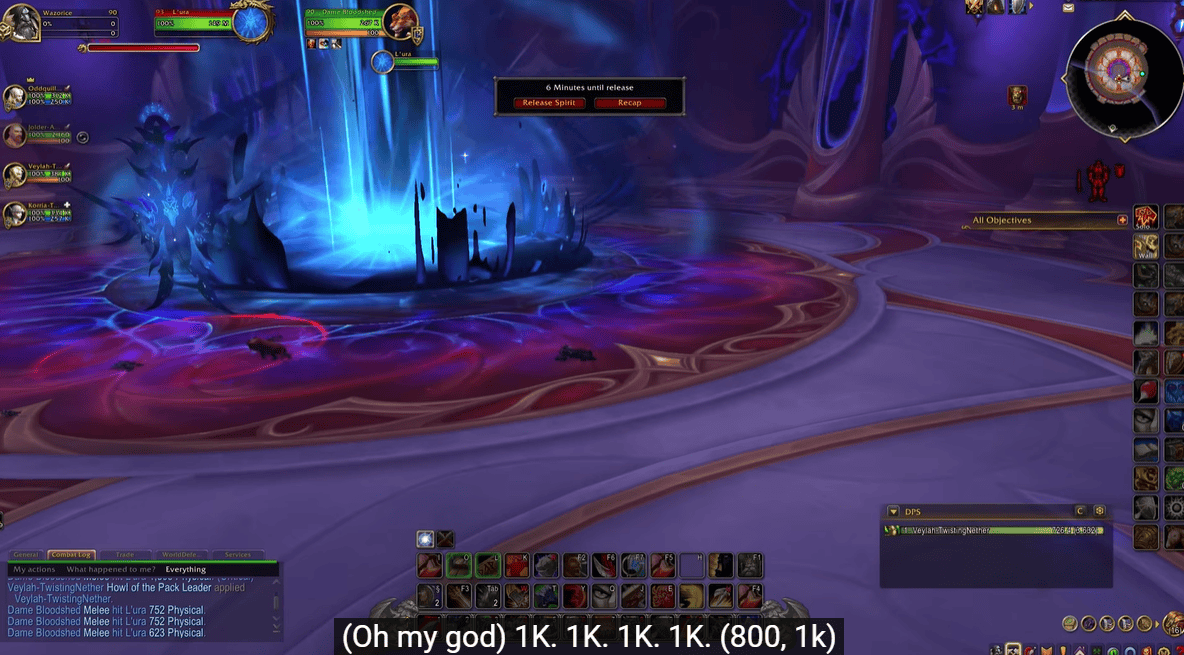This screenshot has height=655, width=1184.
Task: Select the Combat Log tab
Action: tap(70, 555)
